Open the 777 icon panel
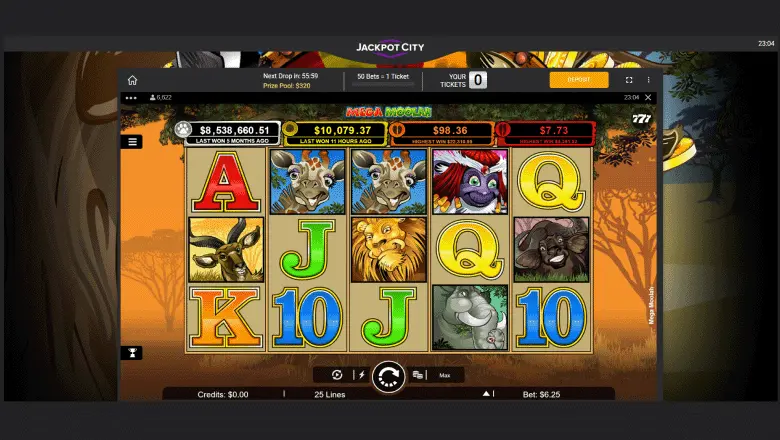Image resolution: width=780 pixels, height=440 pixels. [x=642, y=119]
